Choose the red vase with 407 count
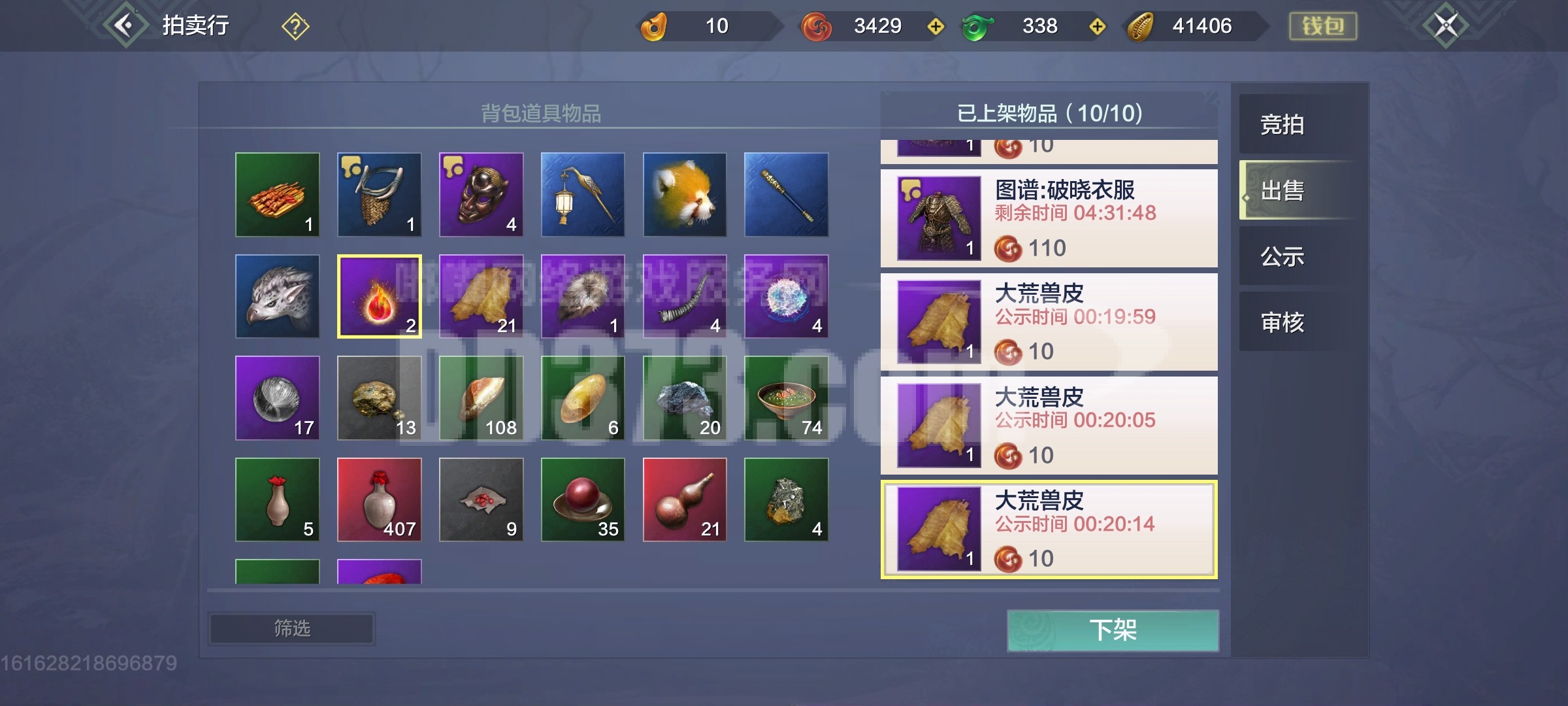Image resolution: width=1568 pixels, height=706 pixels. (380, 500)
